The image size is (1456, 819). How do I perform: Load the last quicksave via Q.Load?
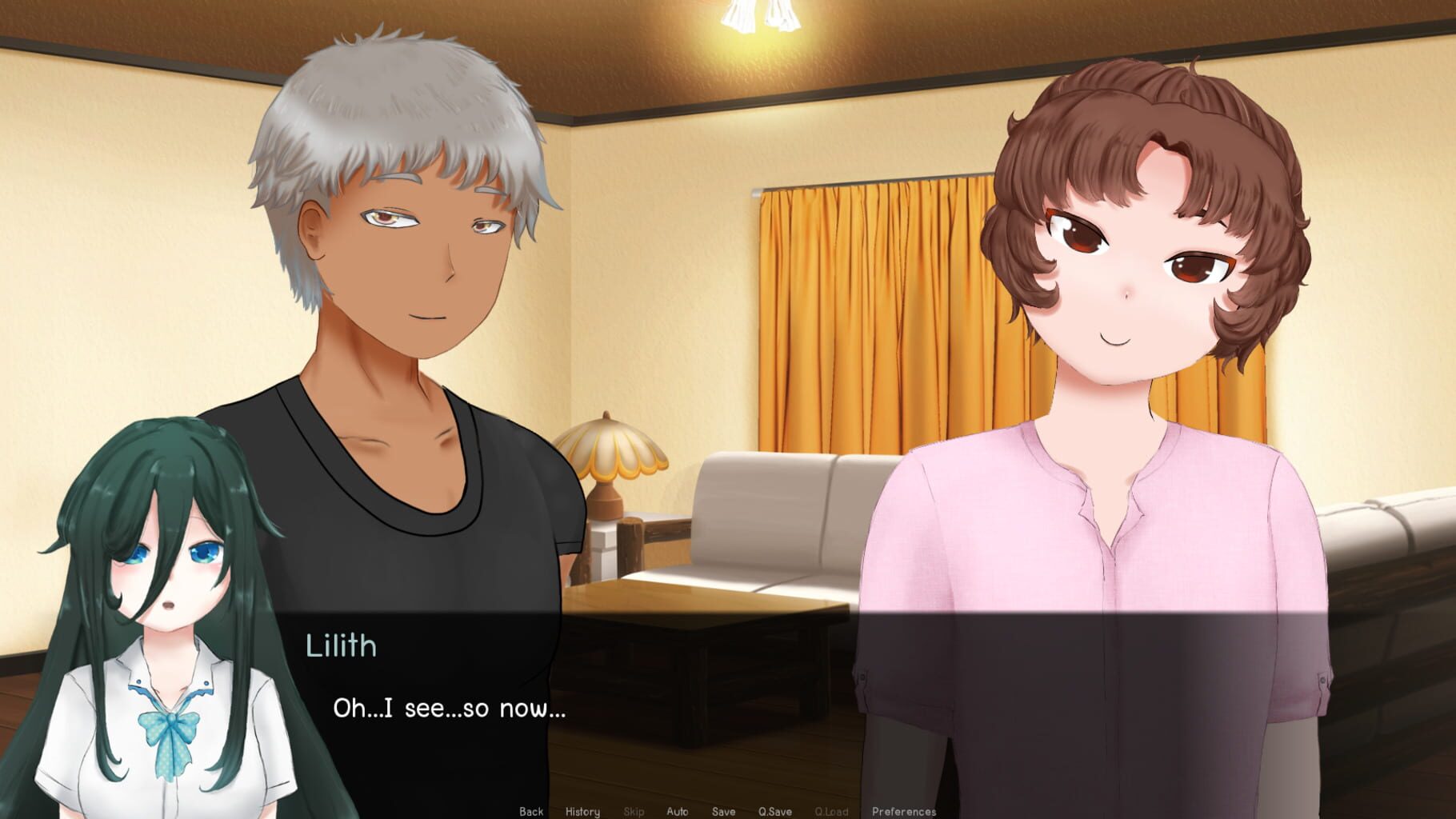coord(831,811)
